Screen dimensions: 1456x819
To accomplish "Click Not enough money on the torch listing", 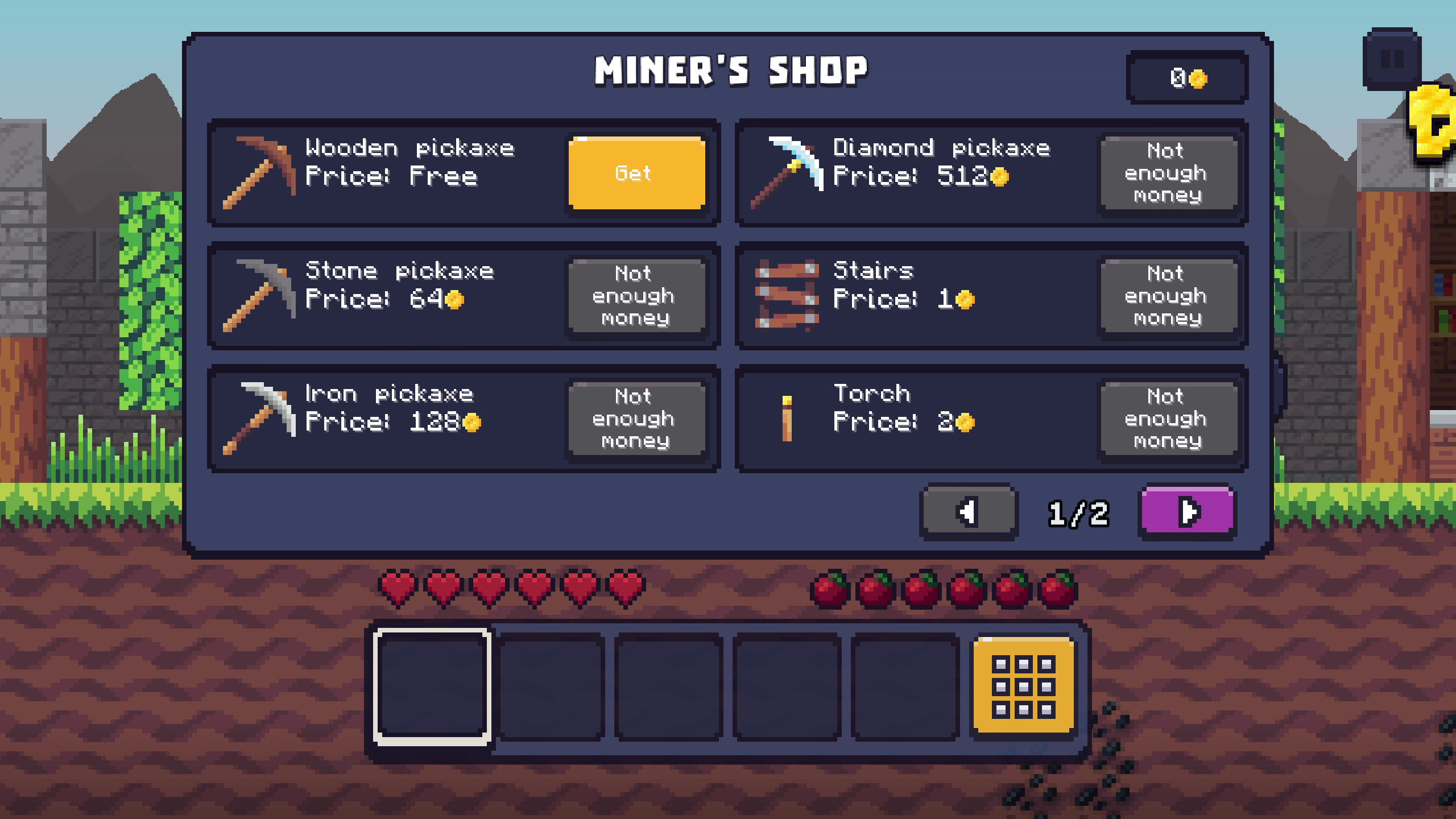I will [x=1169, y=418].
